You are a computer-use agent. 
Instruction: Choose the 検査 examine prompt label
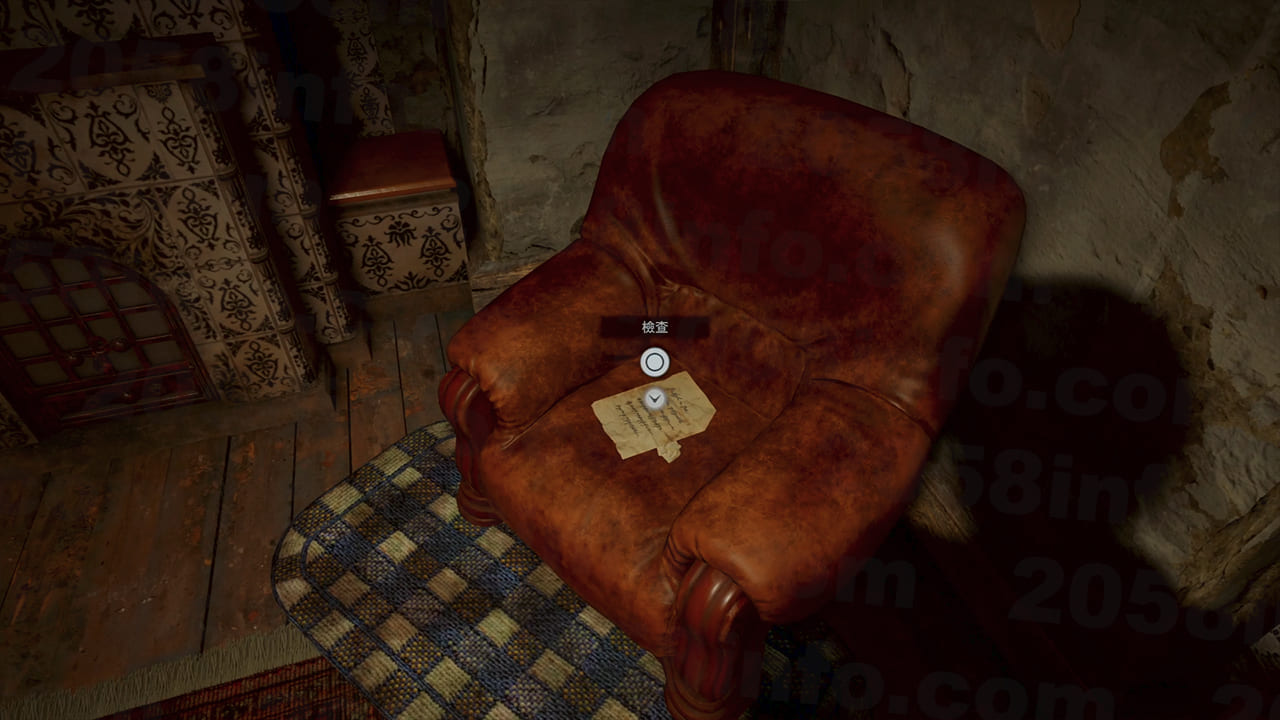654,327
